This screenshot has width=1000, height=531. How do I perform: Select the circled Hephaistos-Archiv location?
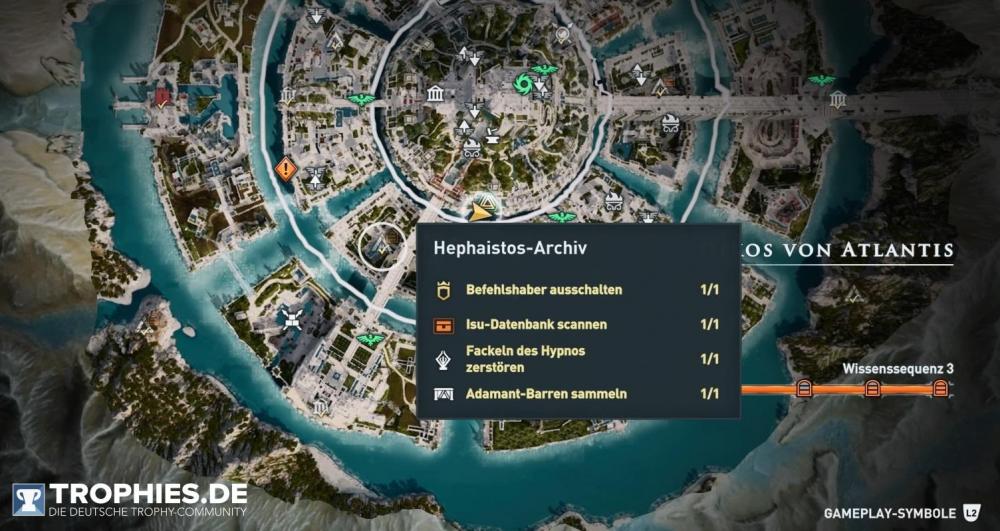pos(381,247)
